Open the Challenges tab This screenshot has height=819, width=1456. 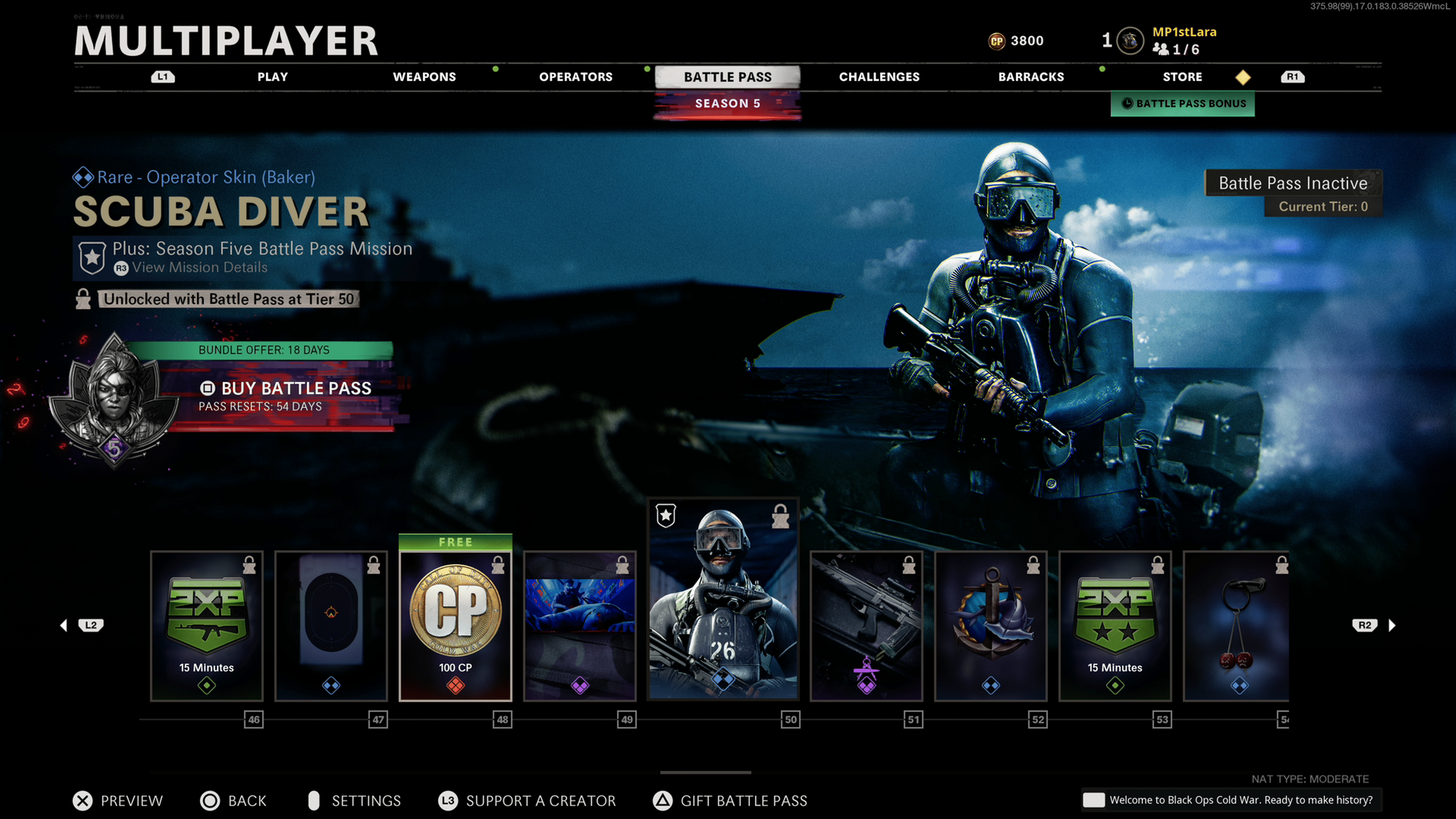pyautogui.click(x=879, y=77)
